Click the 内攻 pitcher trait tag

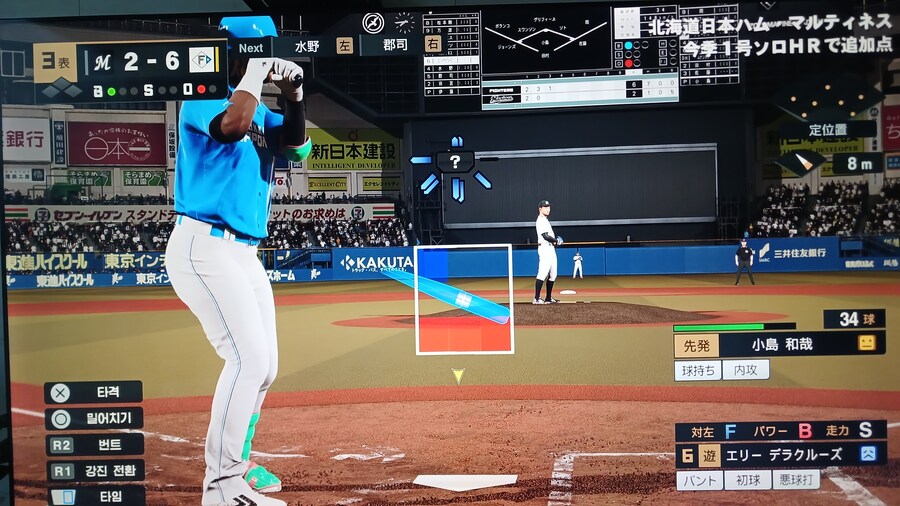click(x=745, y=369)
